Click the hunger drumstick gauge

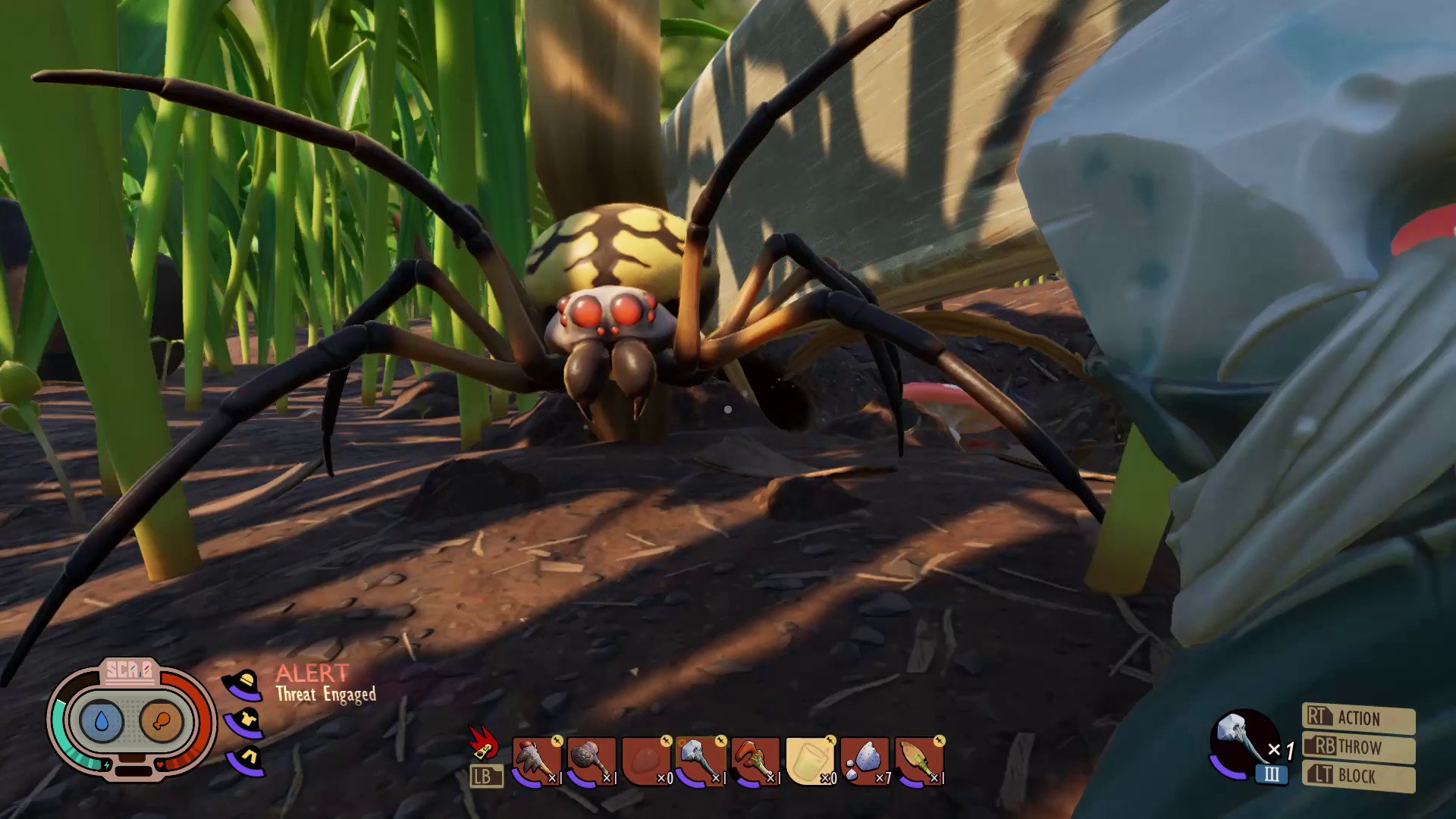coord(162,720)
